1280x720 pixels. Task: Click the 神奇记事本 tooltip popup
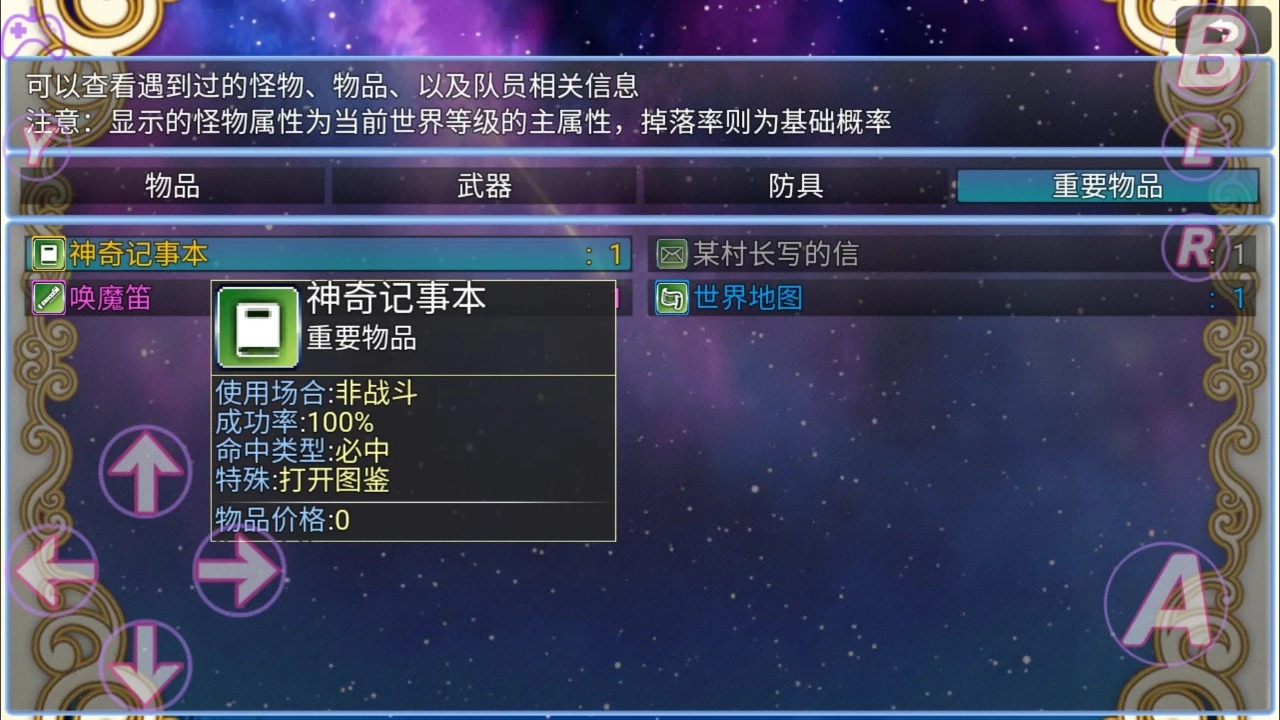pyautogui.click(x=413, y=410)
